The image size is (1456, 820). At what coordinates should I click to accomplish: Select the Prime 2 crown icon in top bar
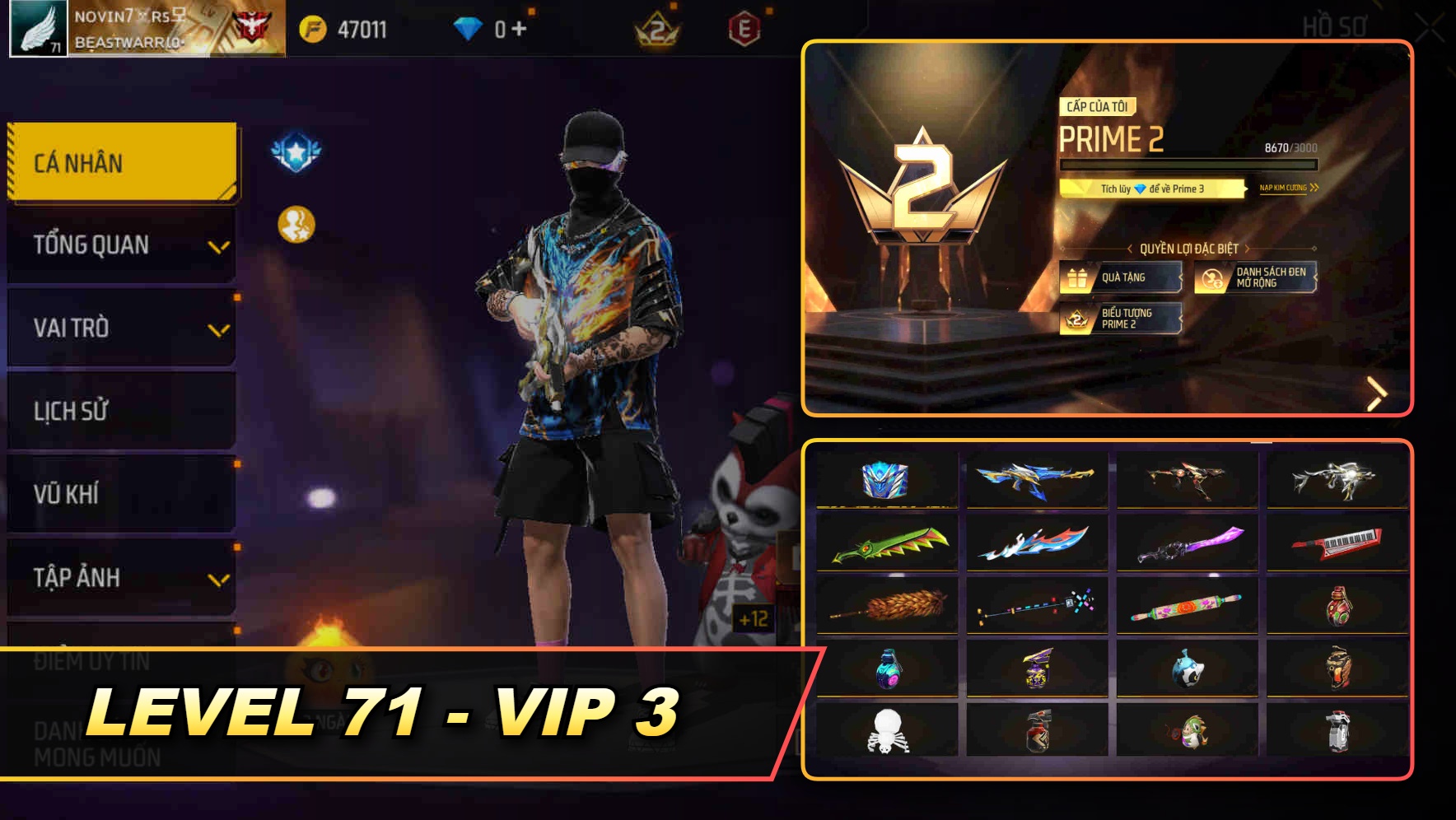(x=656, y=27)
